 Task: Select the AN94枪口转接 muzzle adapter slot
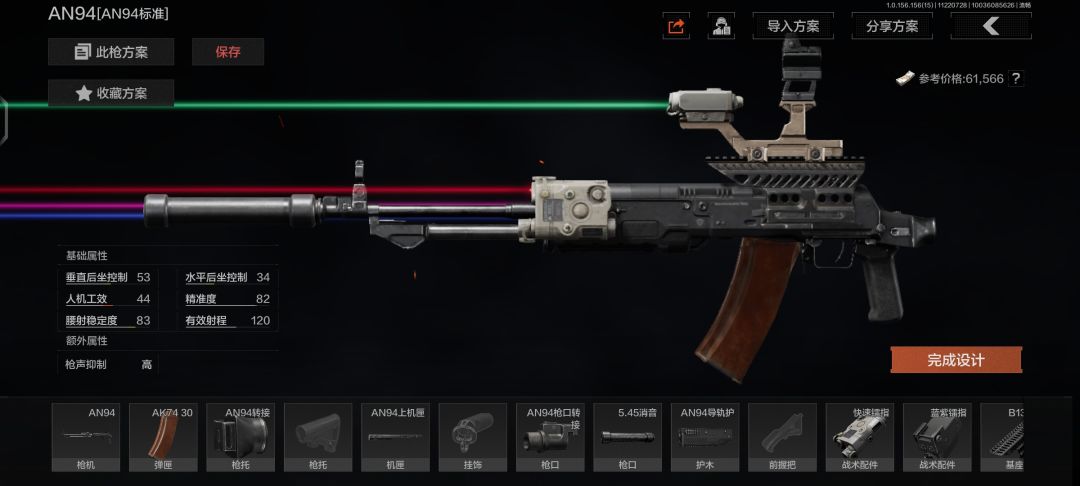click(x=550, y=437)
